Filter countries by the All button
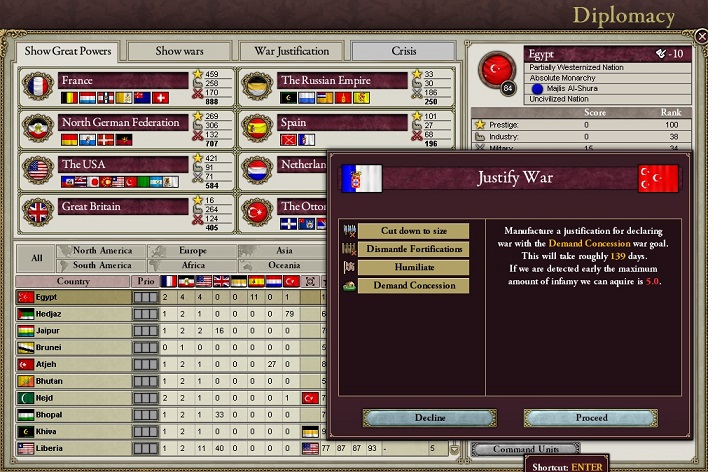 click(x=37, y=258)
